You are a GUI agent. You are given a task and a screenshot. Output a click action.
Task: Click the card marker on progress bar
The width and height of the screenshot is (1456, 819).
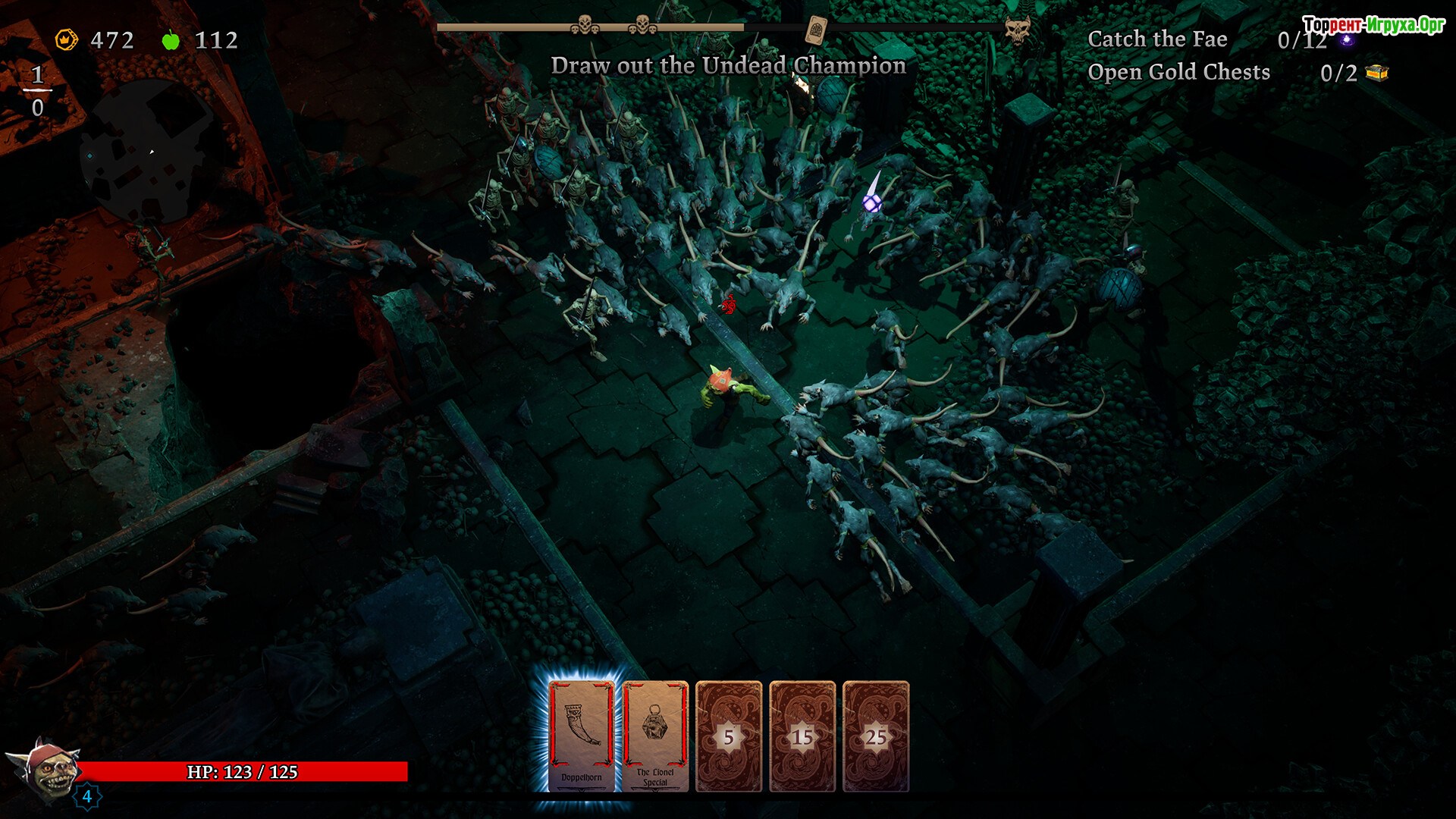(816, 30)
